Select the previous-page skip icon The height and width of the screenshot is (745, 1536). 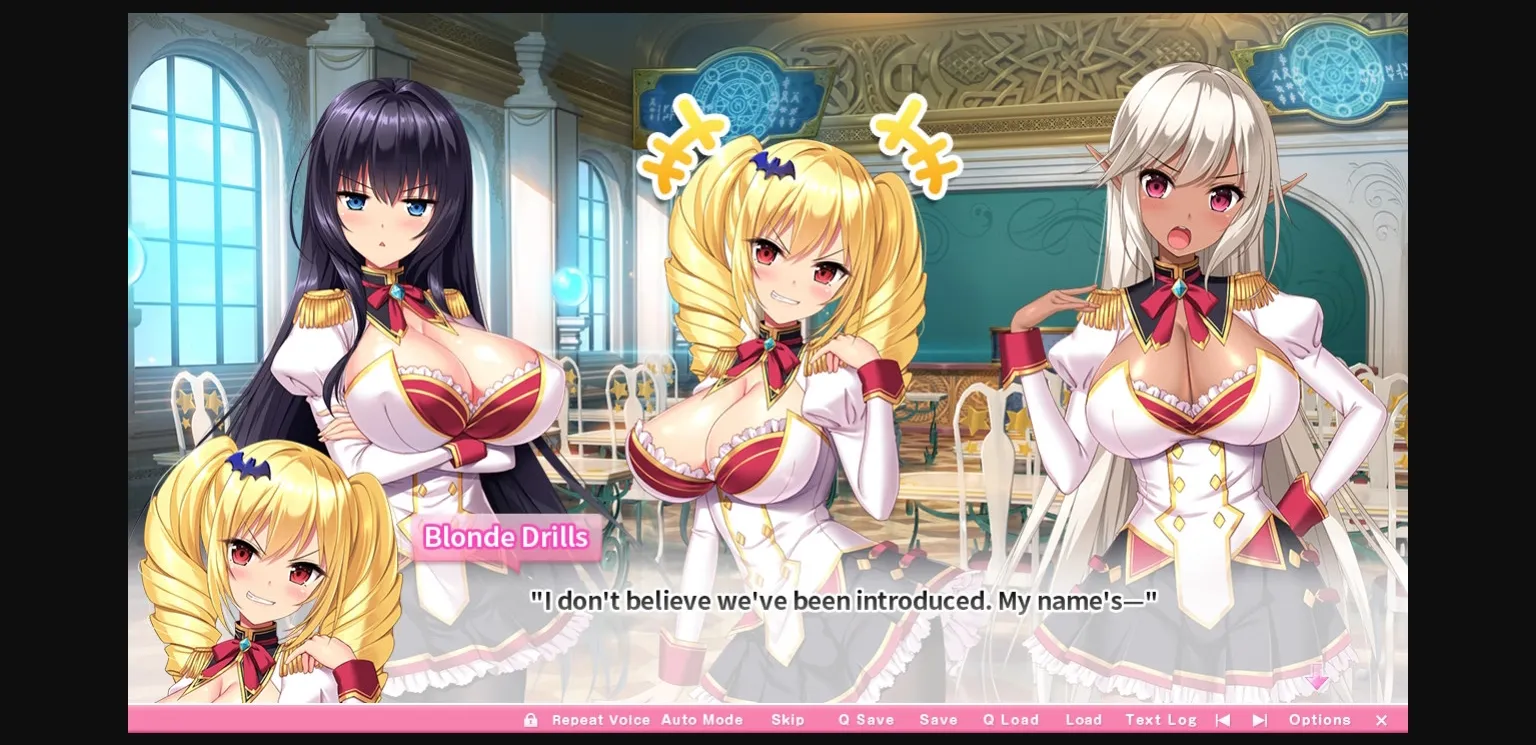1222,719
